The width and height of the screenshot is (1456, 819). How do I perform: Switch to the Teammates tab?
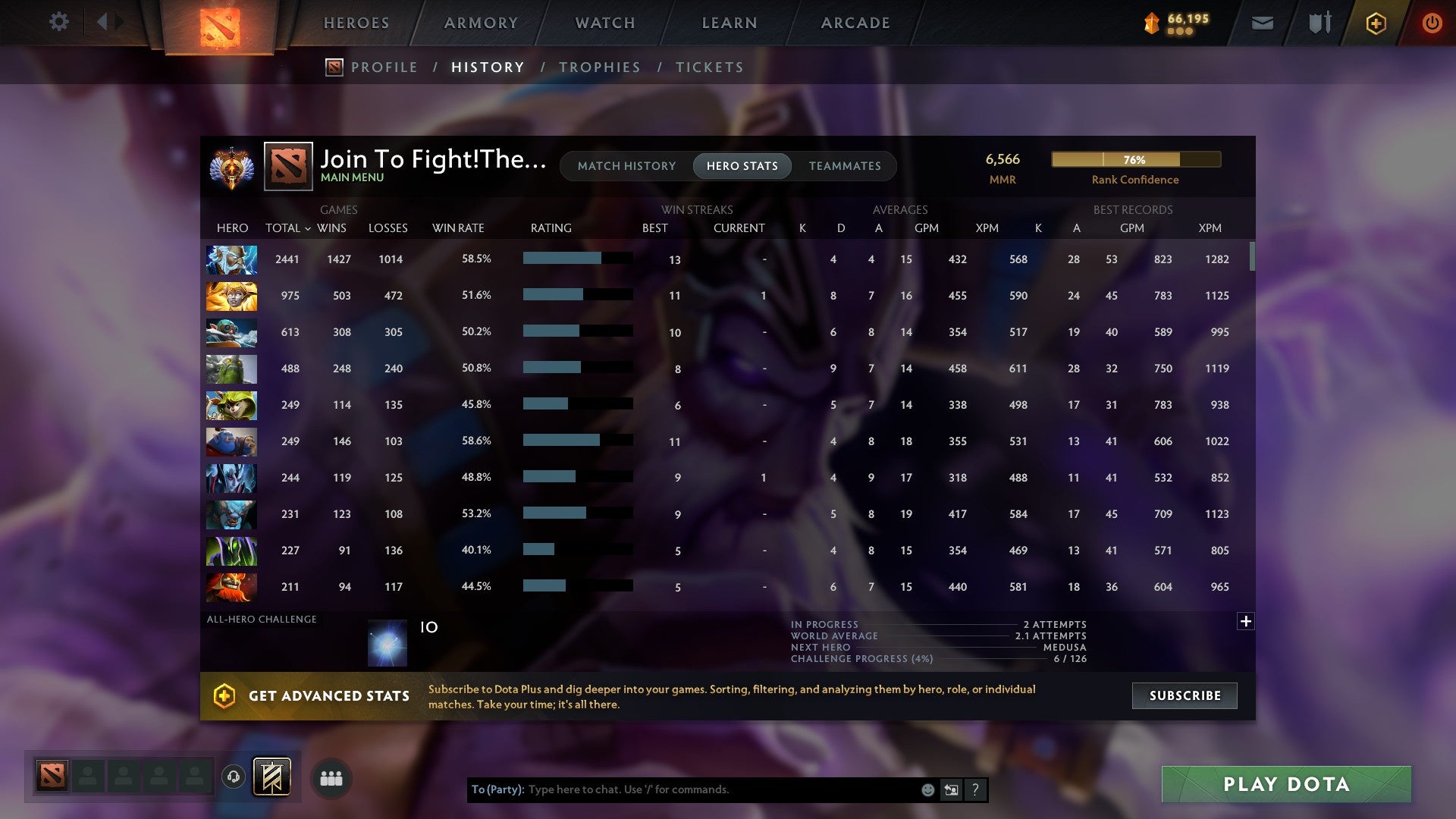click(845, 165)
